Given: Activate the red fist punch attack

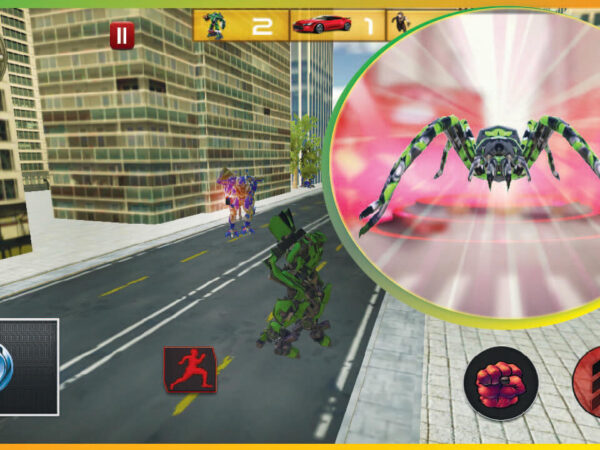Looking at the screenshot, I should (501, 384).
